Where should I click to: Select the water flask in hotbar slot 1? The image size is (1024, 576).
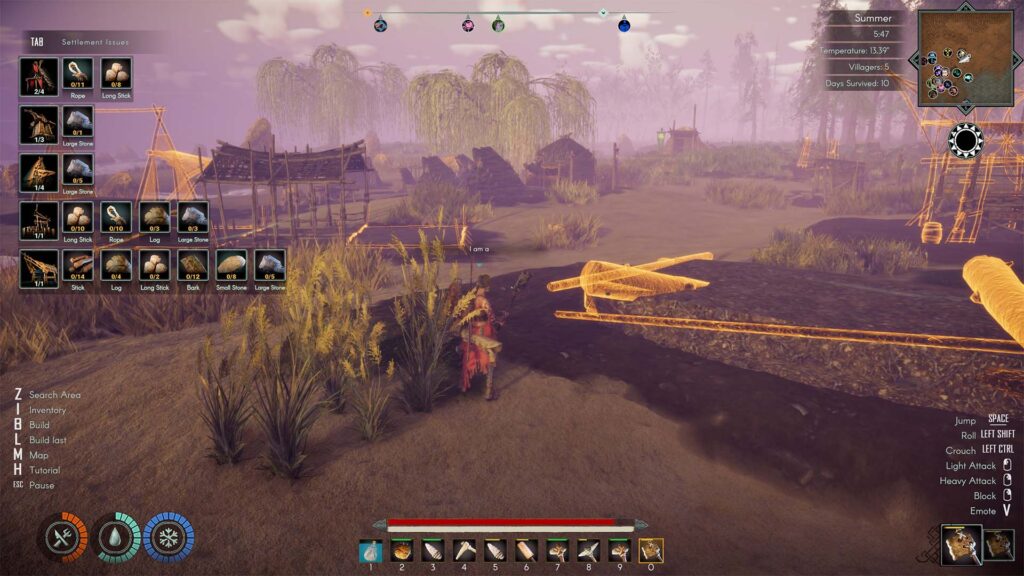click(371, 550)
